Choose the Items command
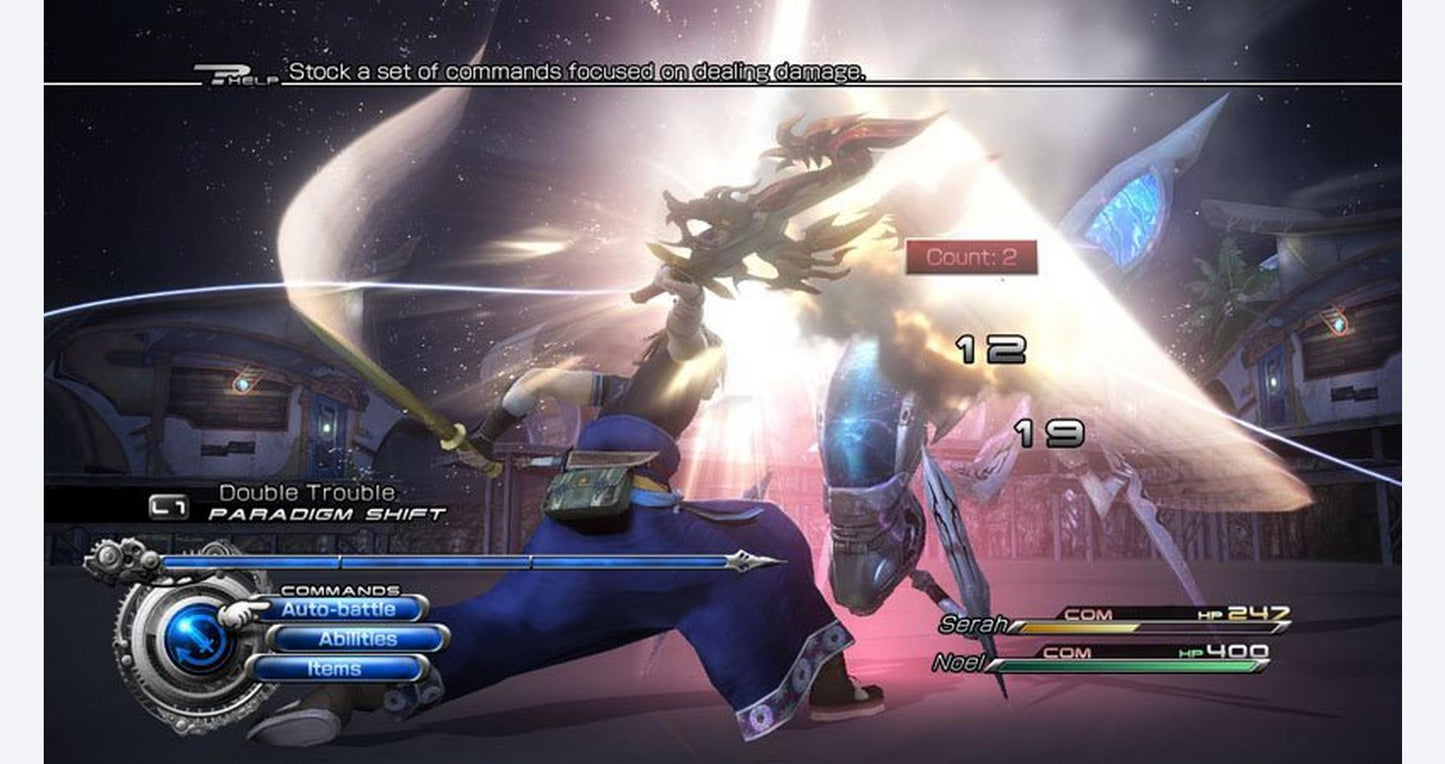1445x764 pixels. point(335,669)
